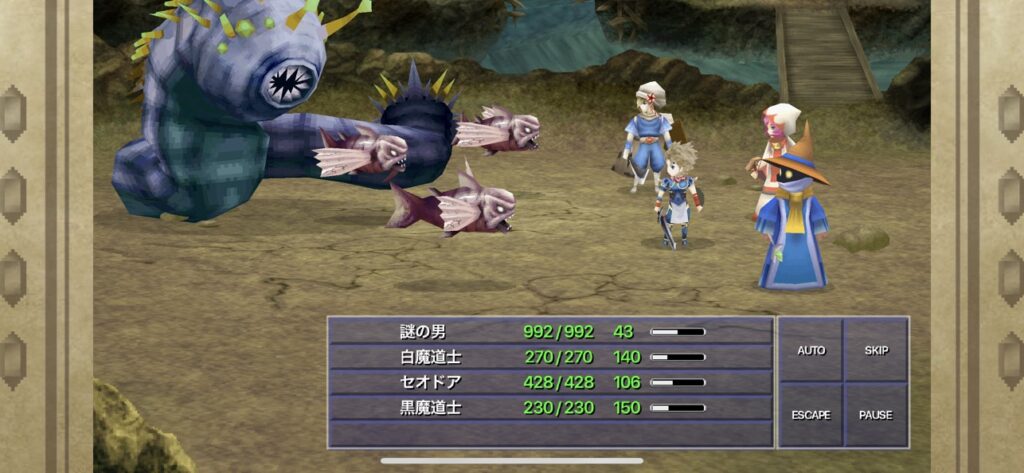Image resolution: width=1024 pixels, height=473 pixels.
Task: Activate the PAUSE button
Action: point(876,414)
